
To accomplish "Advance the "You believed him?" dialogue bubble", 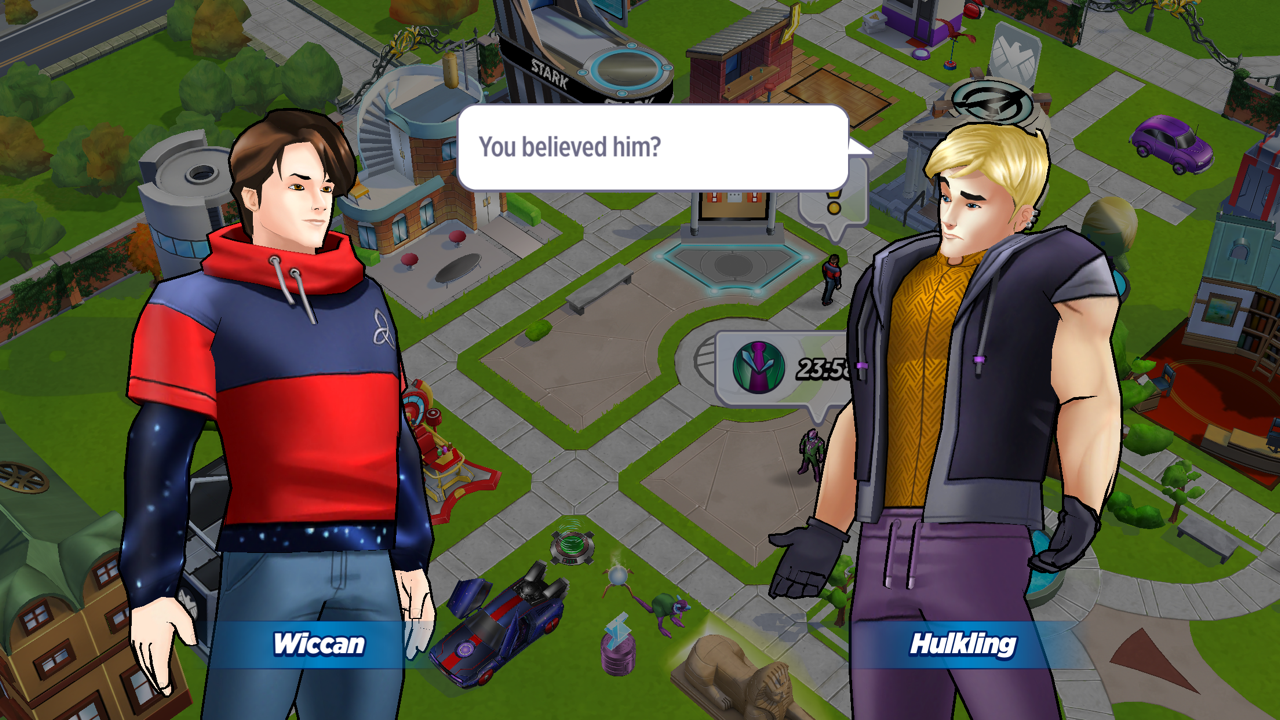I will click(652, 148).
